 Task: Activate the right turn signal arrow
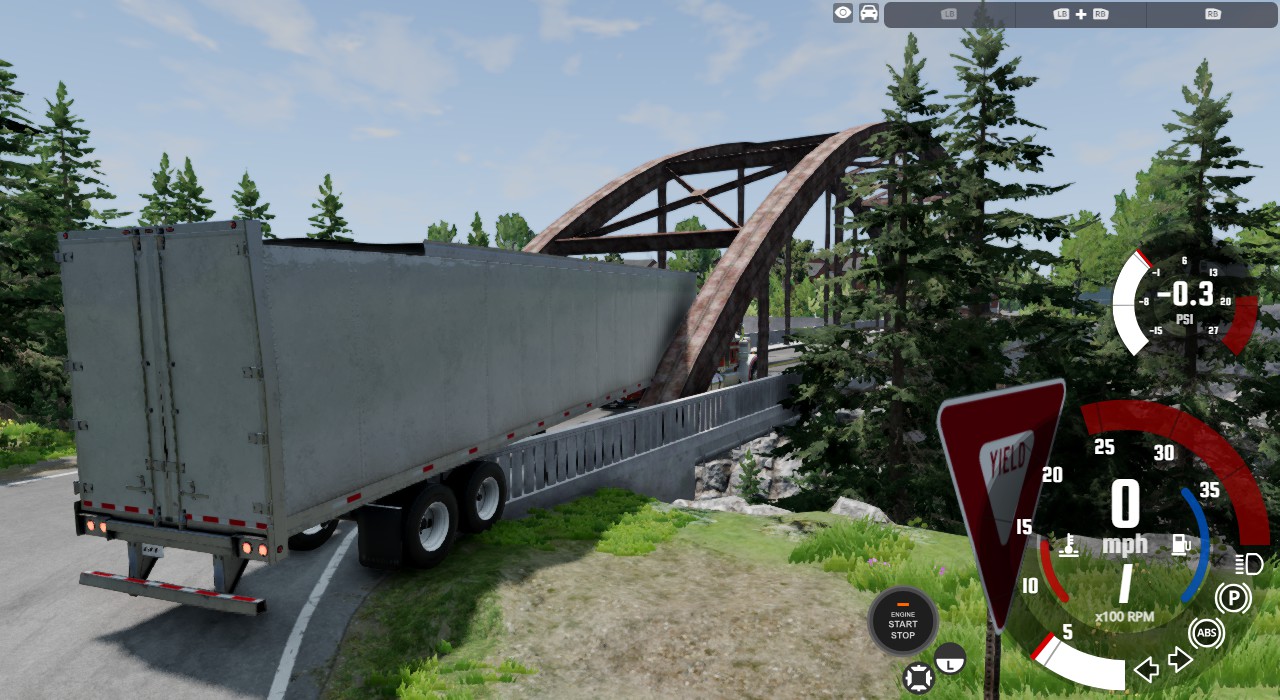click(x=1180, y=660)
